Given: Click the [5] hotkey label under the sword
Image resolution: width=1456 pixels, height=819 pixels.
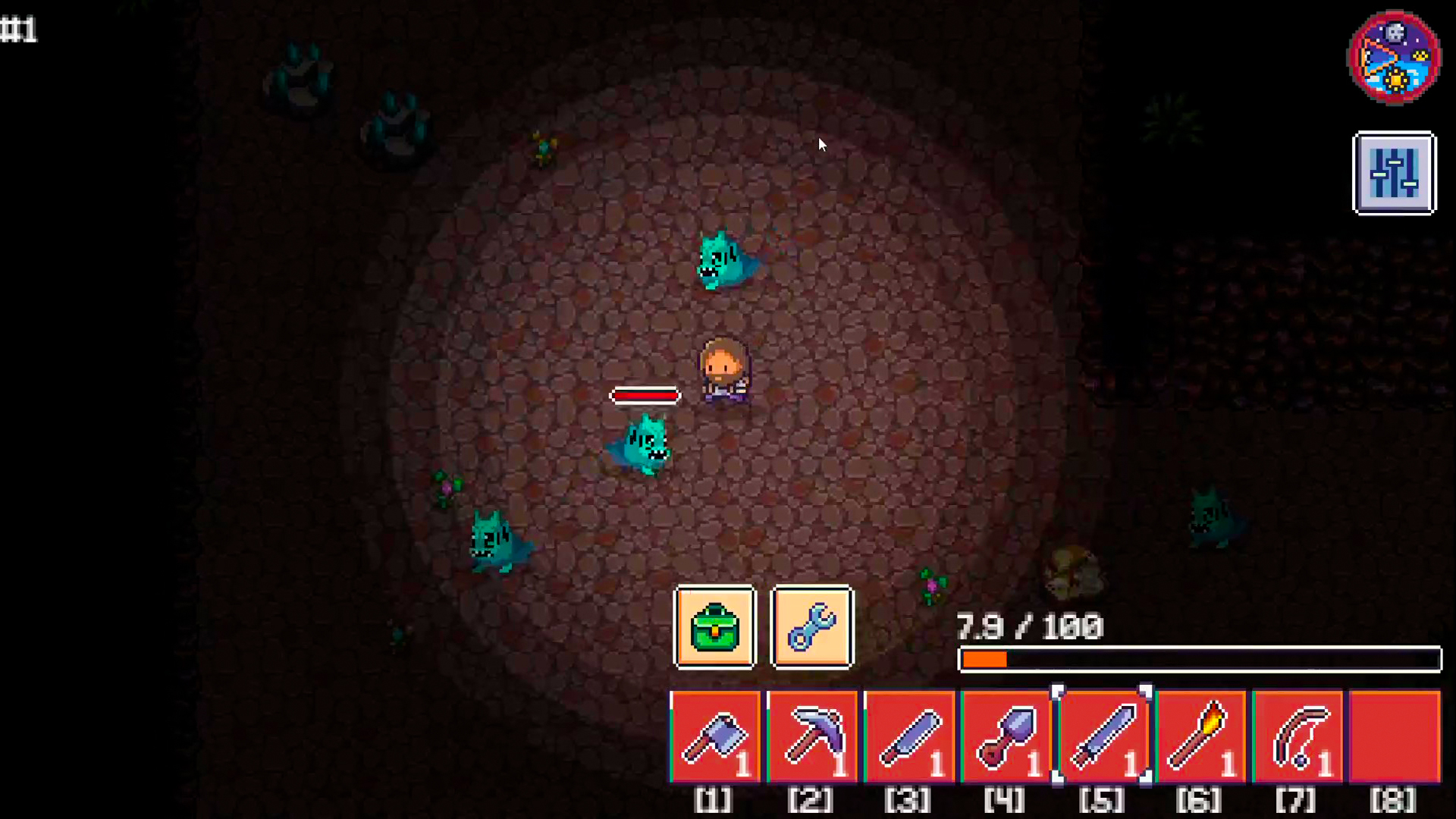Looking at the screenshot, I should pyautogui.click(x=1103, y=800).
